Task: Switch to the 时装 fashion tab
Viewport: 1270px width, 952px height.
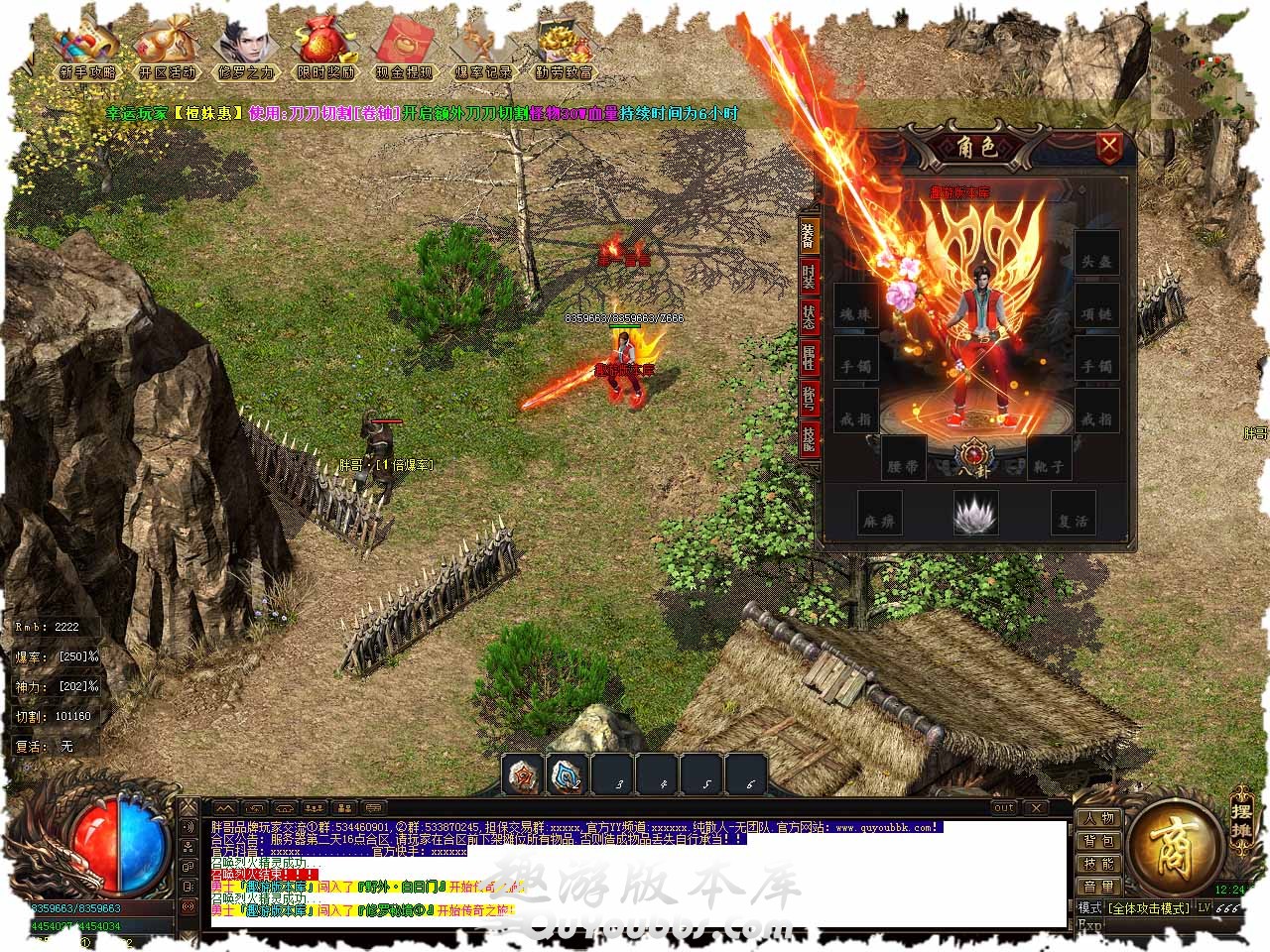Action: tap(810, 277)
